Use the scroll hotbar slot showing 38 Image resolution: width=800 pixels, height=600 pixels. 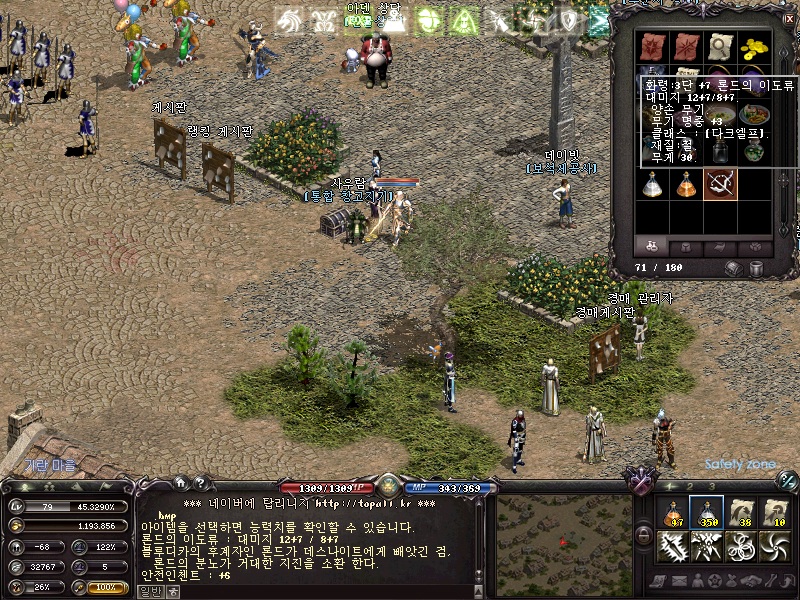click(x=740, y=513)
